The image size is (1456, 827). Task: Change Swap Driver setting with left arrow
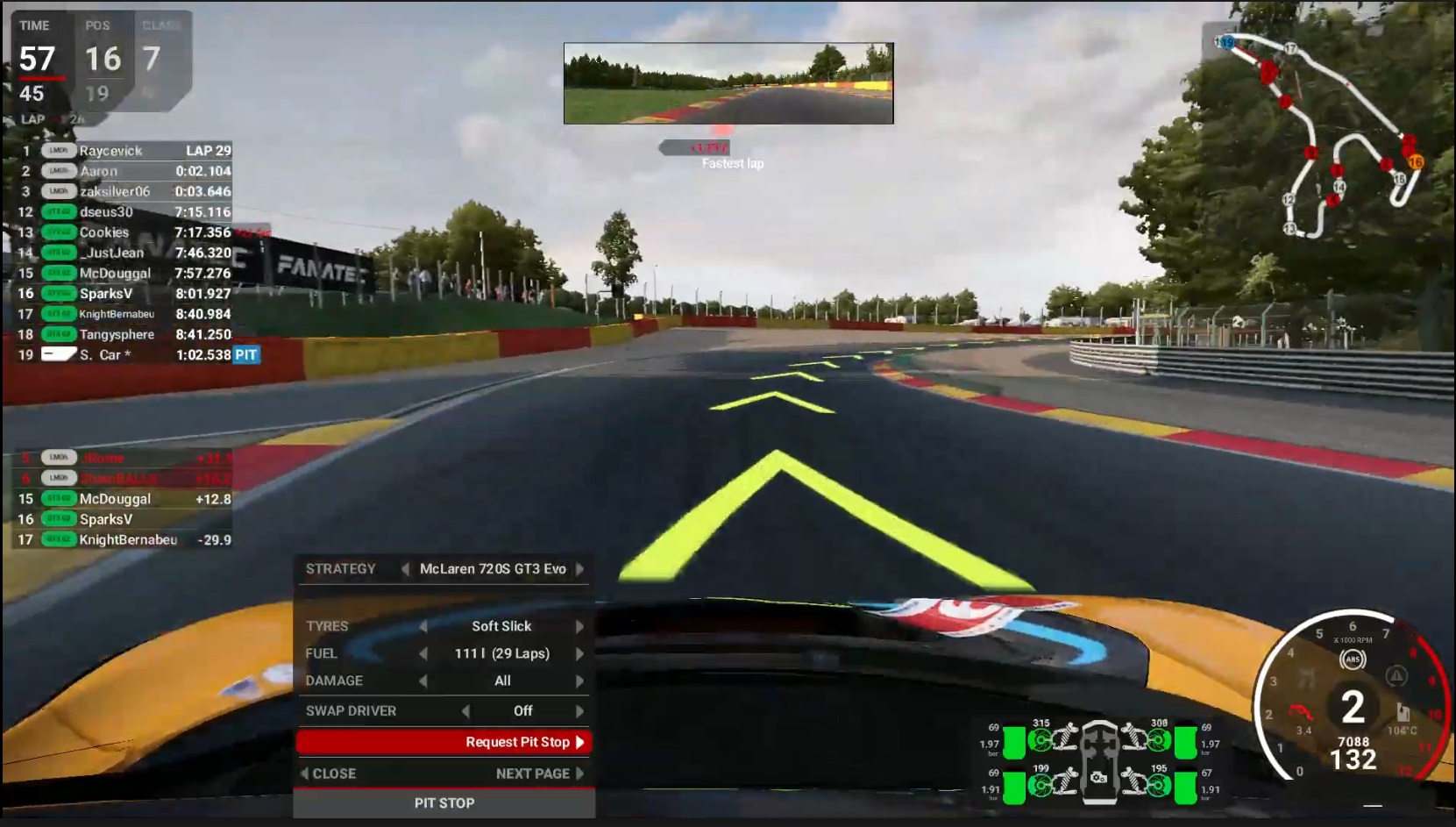tap(465, 710)
